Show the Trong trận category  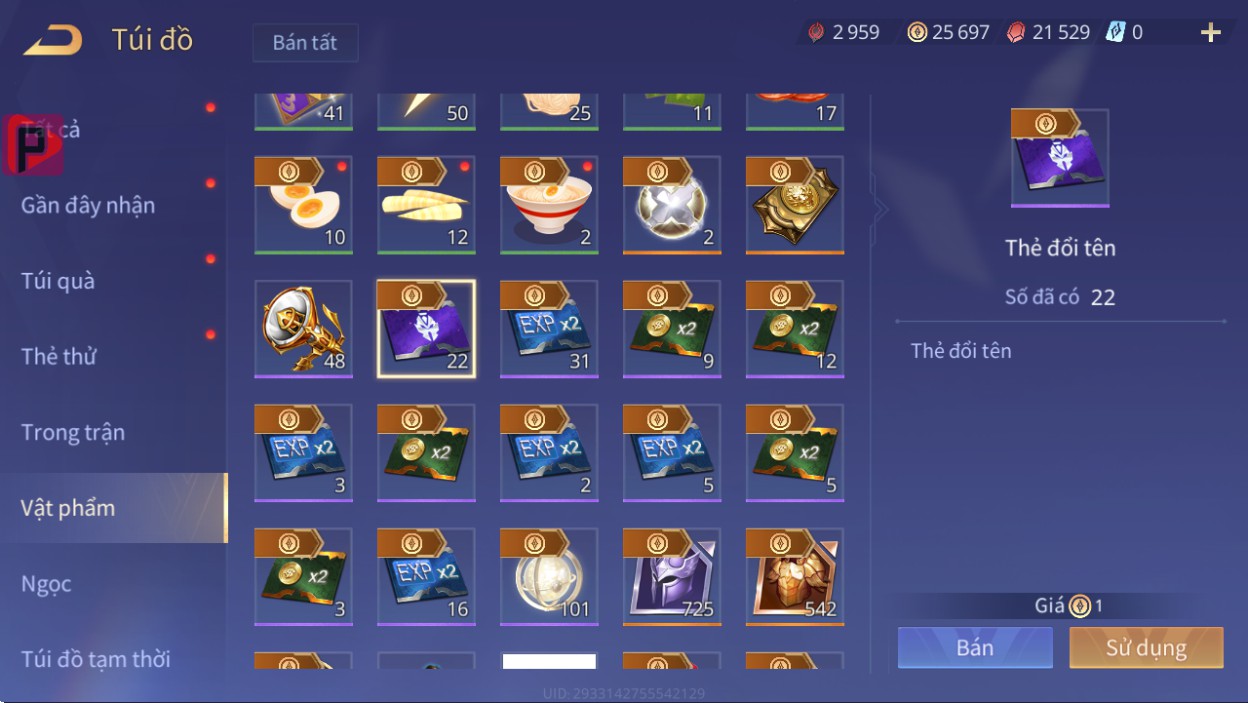click(x=73, y=432)
